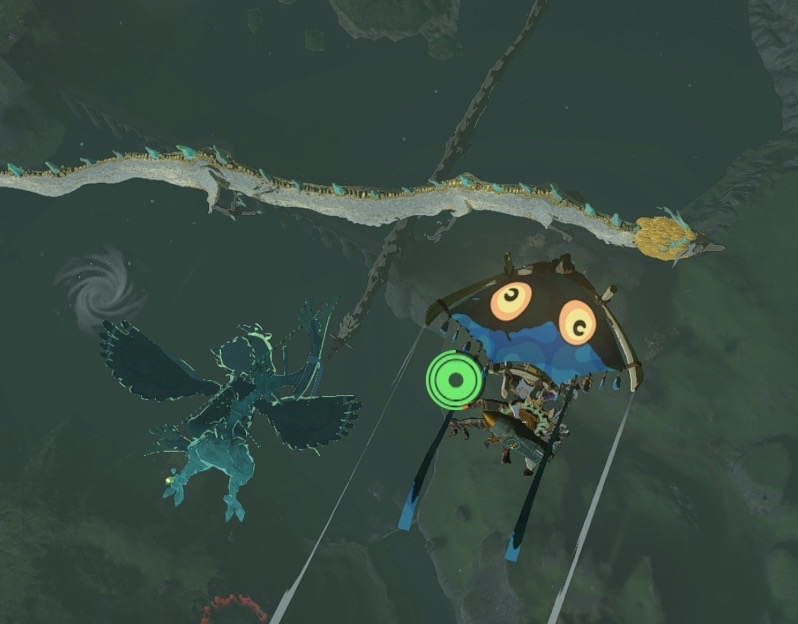Activate the green circular sage ability marker

click(454, 380)
